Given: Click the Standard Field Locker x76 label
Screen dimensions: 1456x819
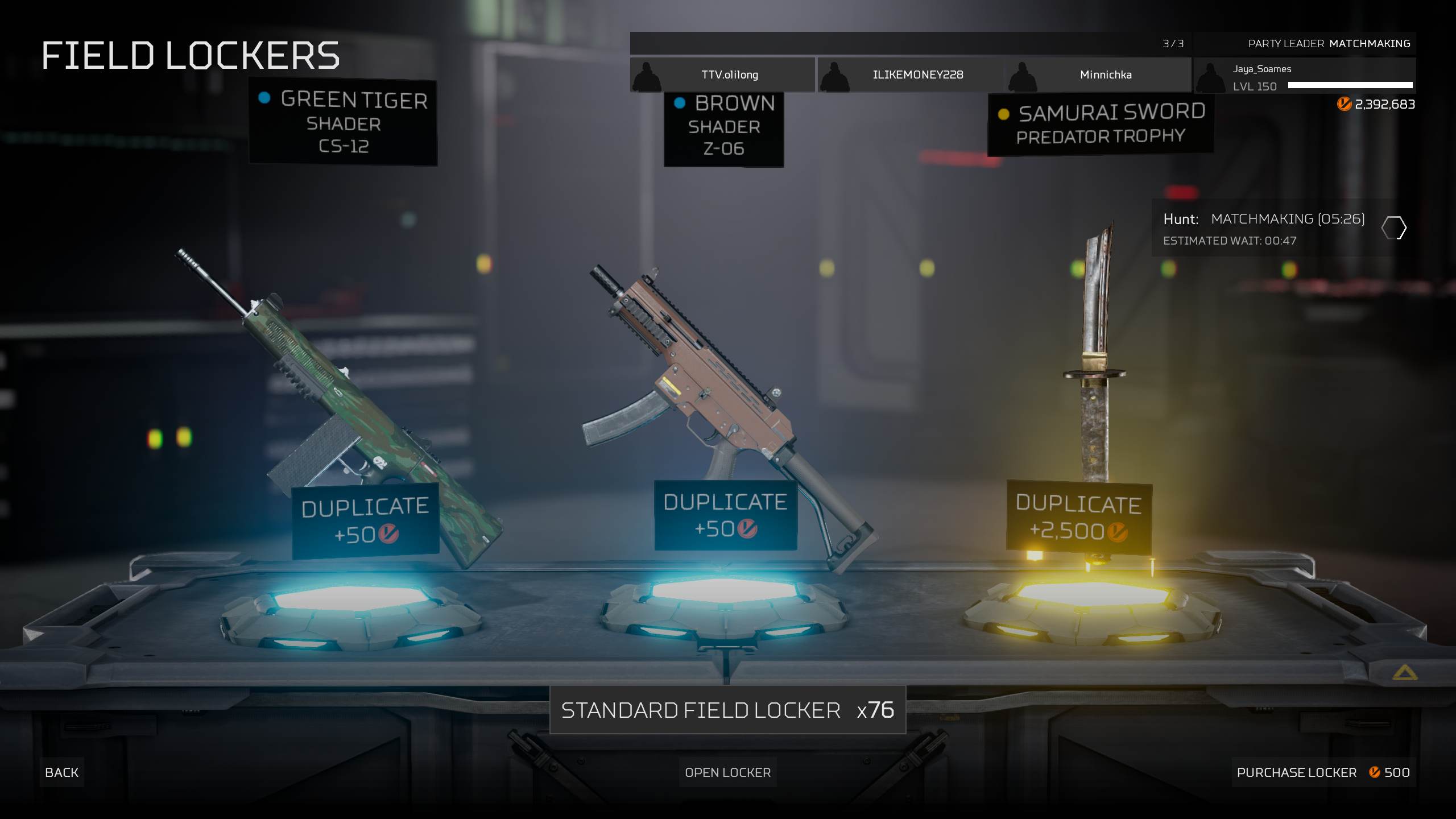Looking at the screenshot, I should click(727, 710).
